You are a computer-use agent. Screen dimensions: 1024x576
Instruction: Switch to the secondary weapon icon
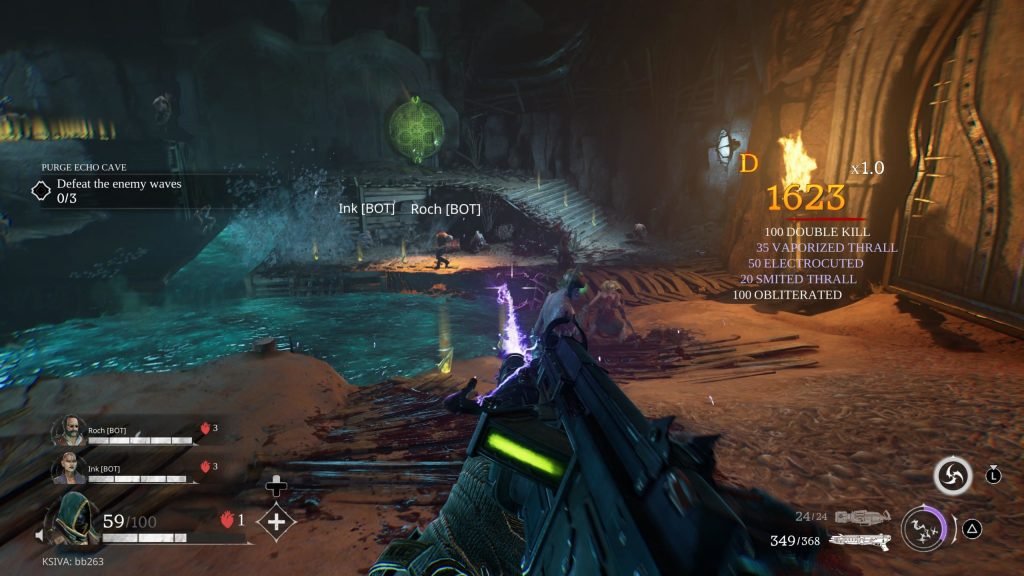tap(862, 517)
